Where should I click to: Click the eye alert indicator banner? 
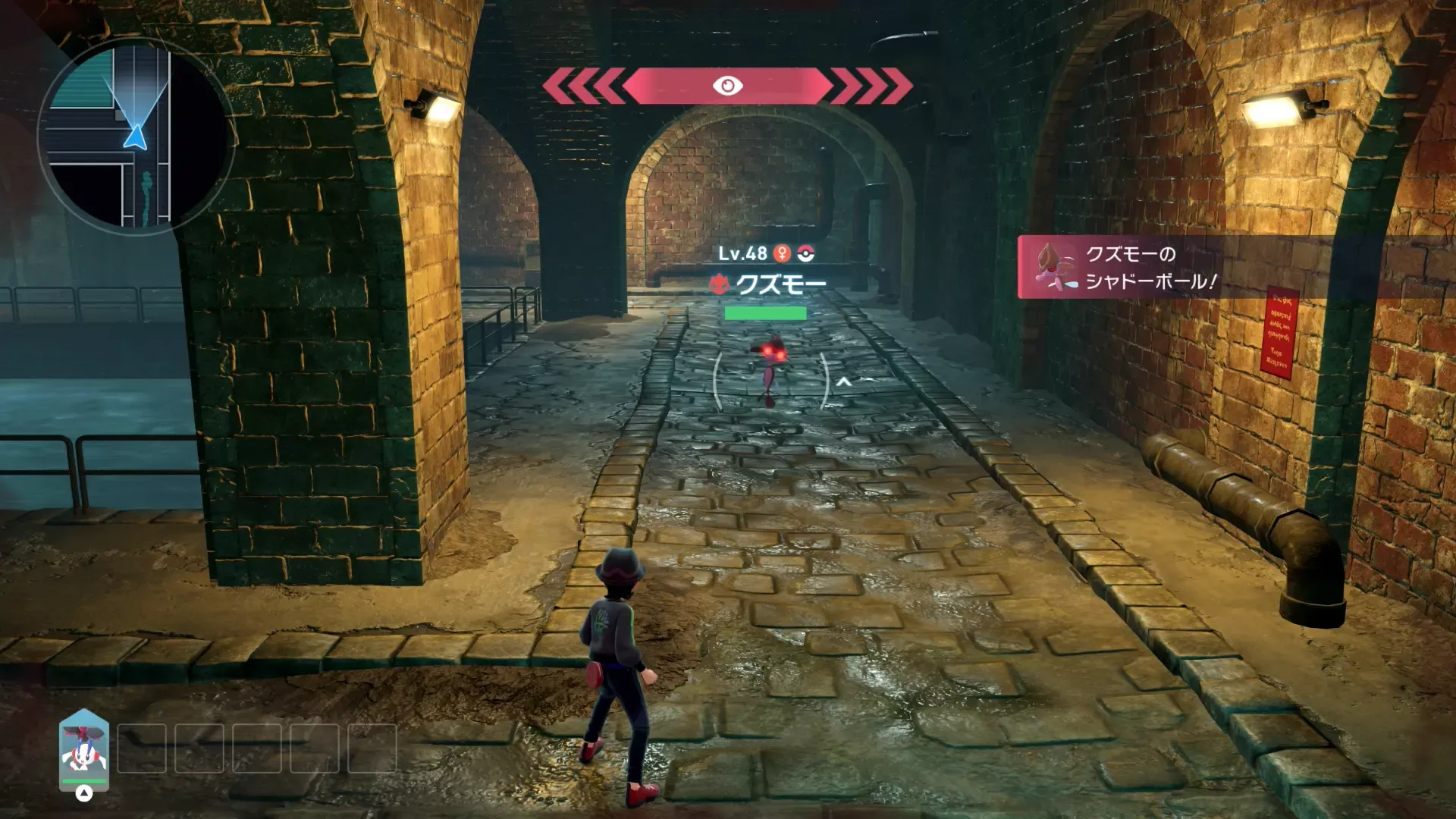(727, 86)
